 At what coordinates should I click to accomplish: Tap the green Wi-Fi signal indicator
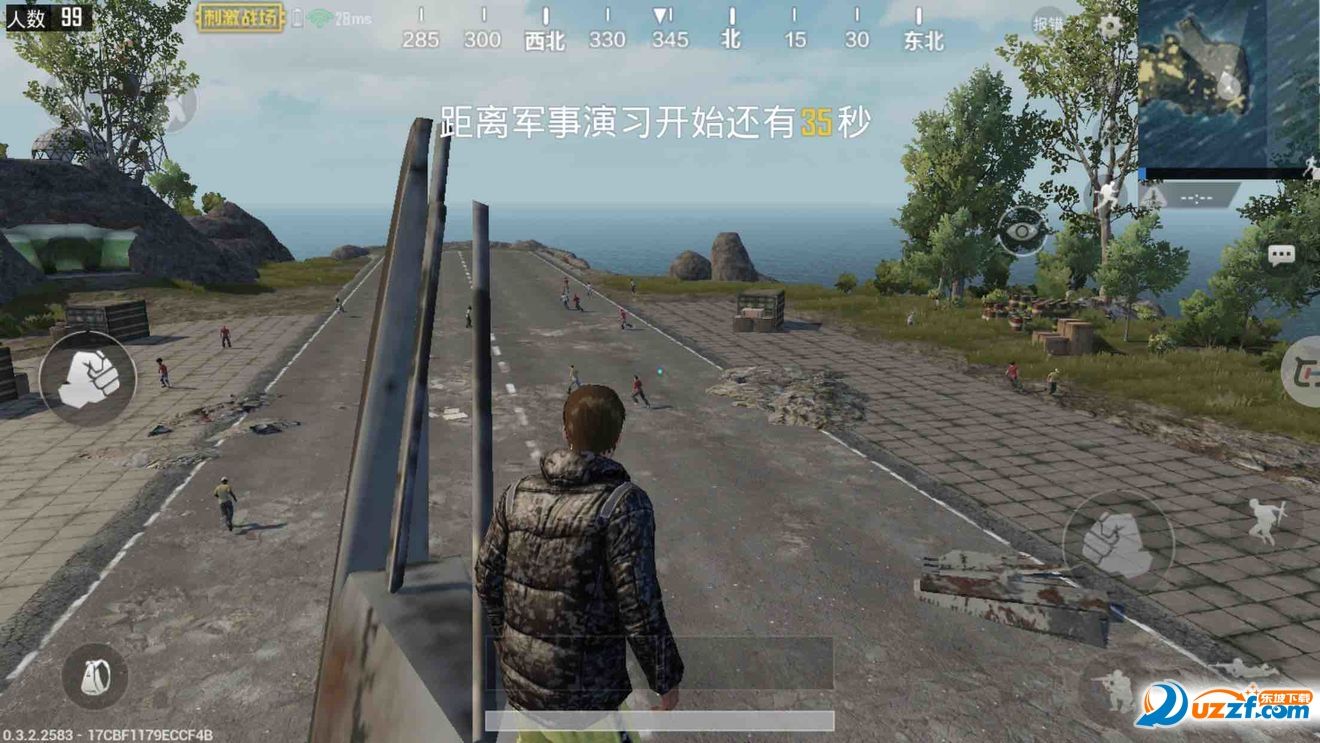coord(318,16)
